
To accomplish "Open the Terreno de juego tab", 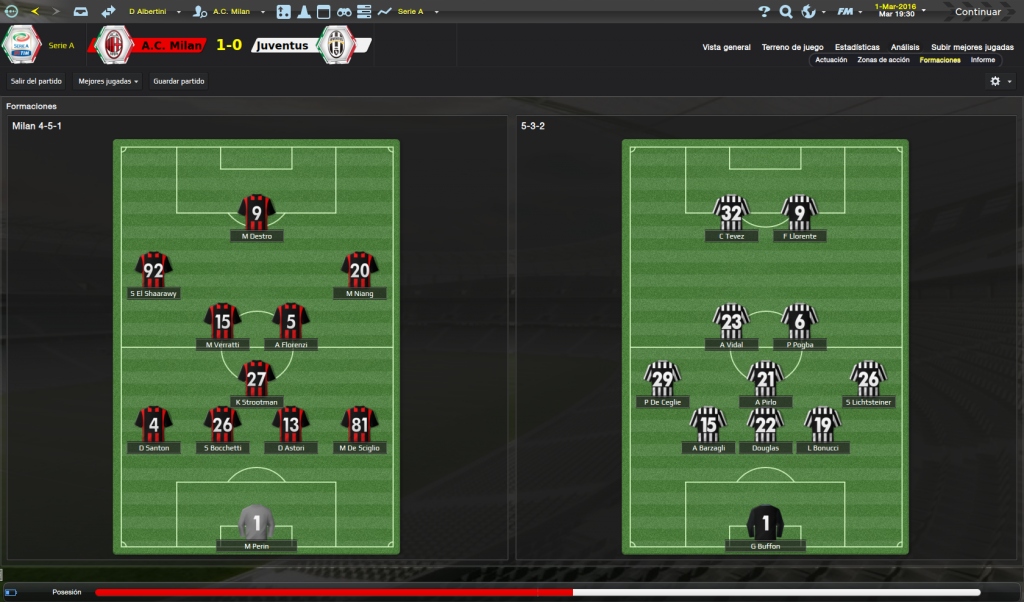I will [x=792, y=47].
